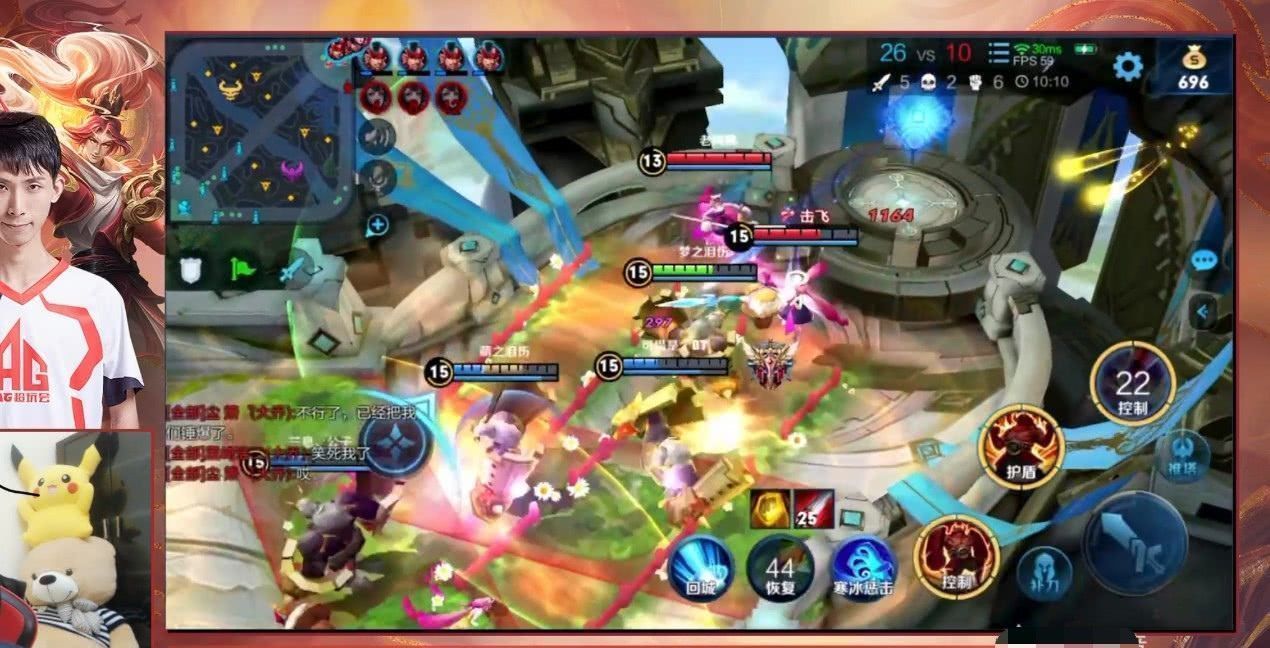The image size is (1270, 648).
Task: Tap the 推塔 tower attack button
Action: point(1183,455)
